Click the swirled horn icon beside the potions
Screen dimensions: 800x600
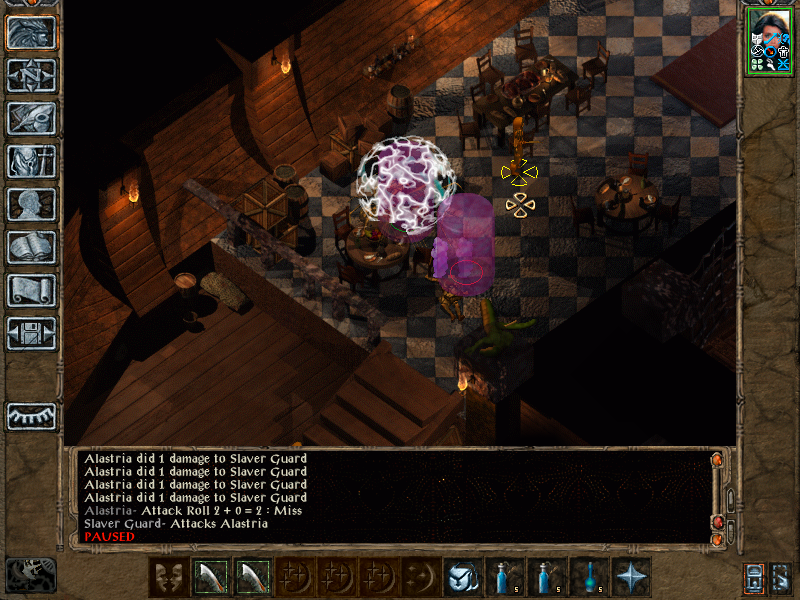click(462, 577)
